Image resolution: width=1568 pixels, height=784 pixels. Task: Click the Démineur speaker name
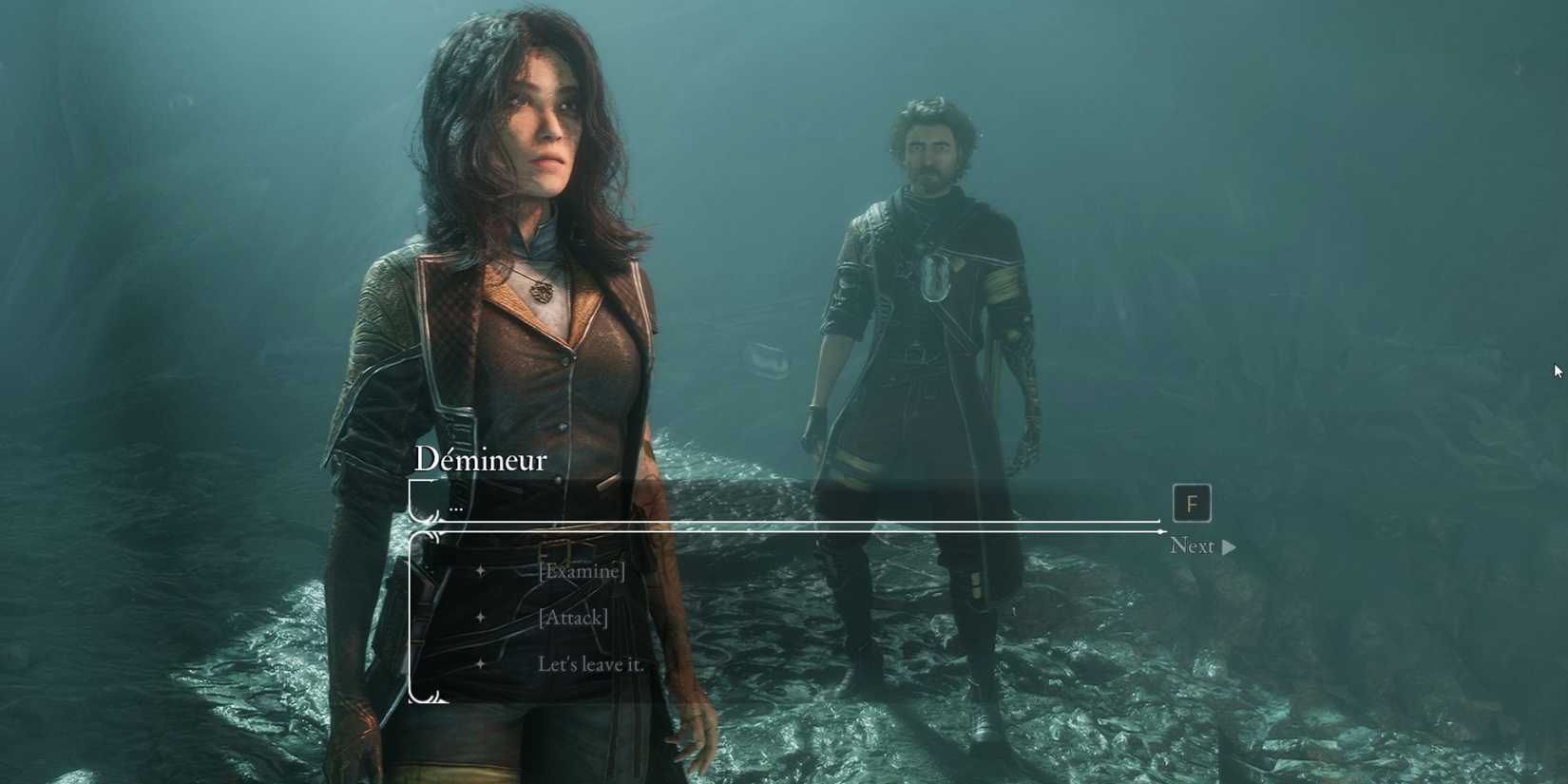tap(481, 460)
